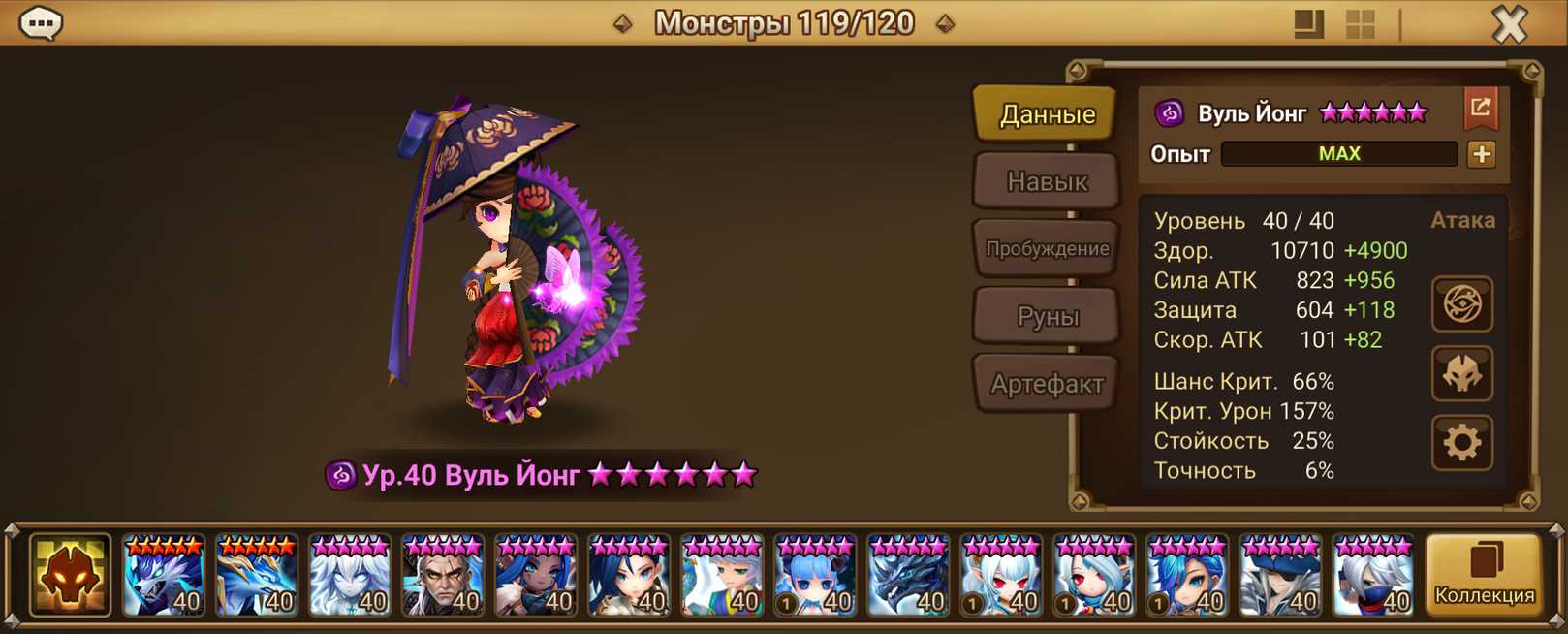The image size is (1568, 634).
Task: Pick the bearded grey-haired man portrait
Action: [x=442, y=576]
